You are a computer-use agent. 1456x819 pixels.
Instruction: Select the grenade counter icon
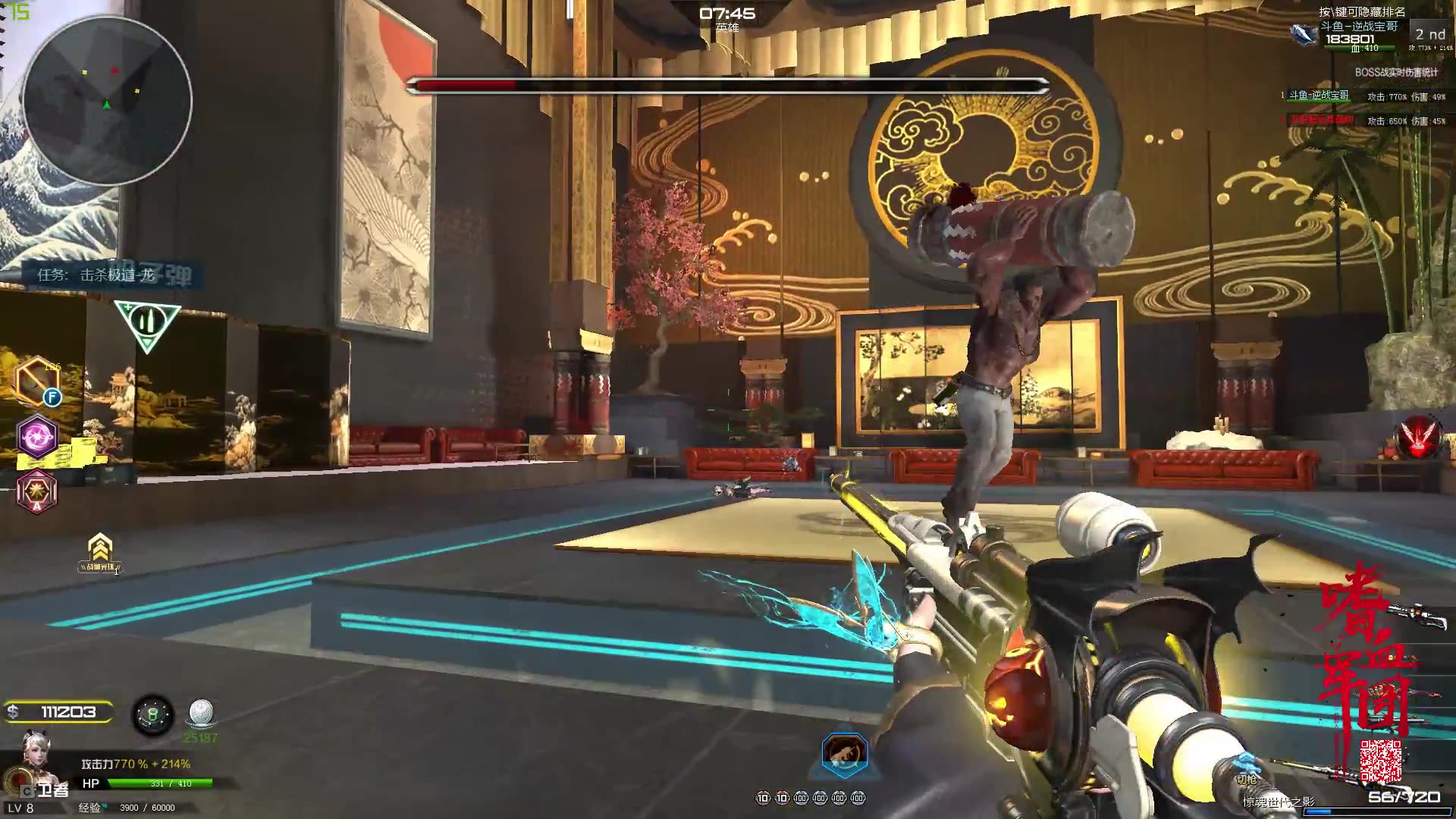pos(153,715)
